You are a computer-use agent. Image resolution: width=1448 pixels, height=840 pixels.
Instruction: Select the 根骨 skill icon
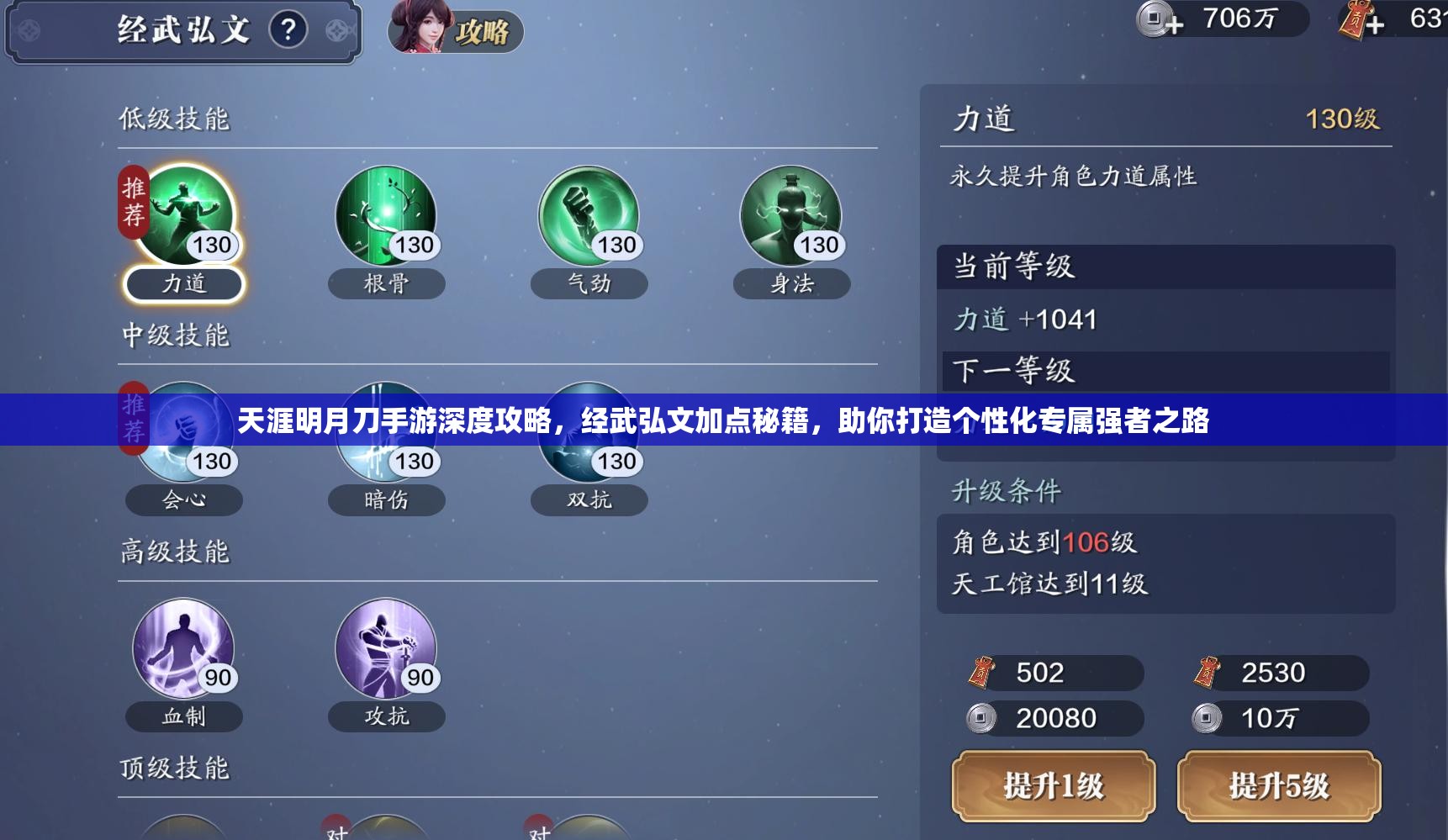coord(386,217)
